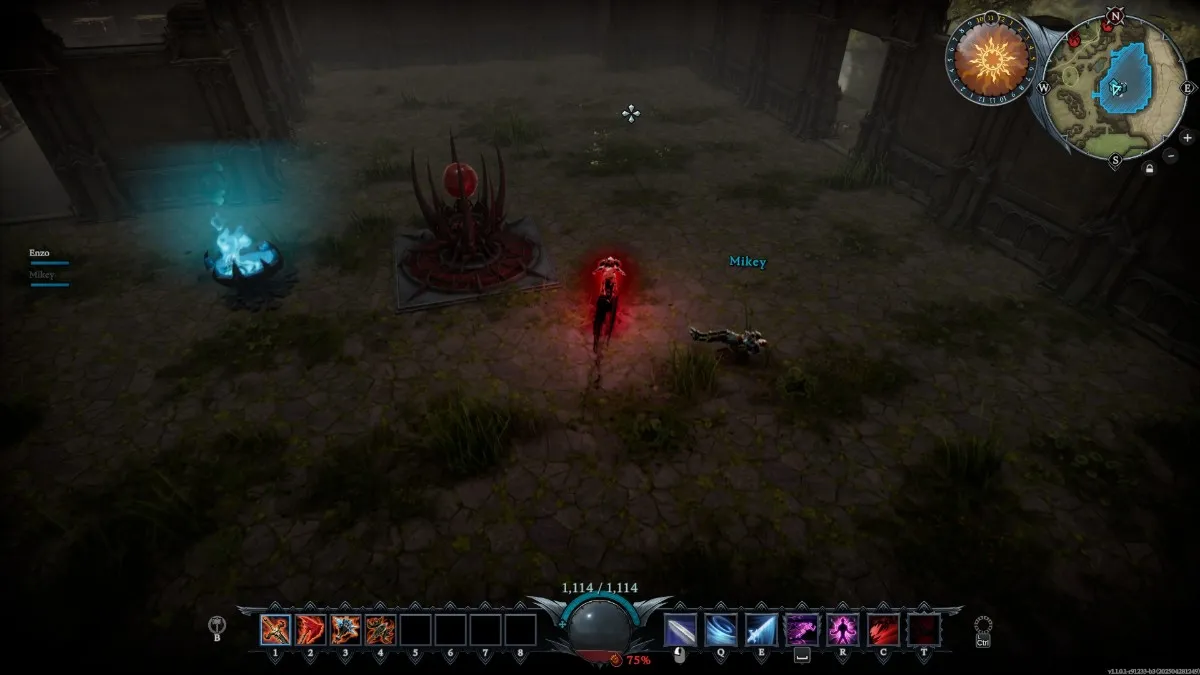
Task: Activate the dark red ultimate on T
Action: 922,629
